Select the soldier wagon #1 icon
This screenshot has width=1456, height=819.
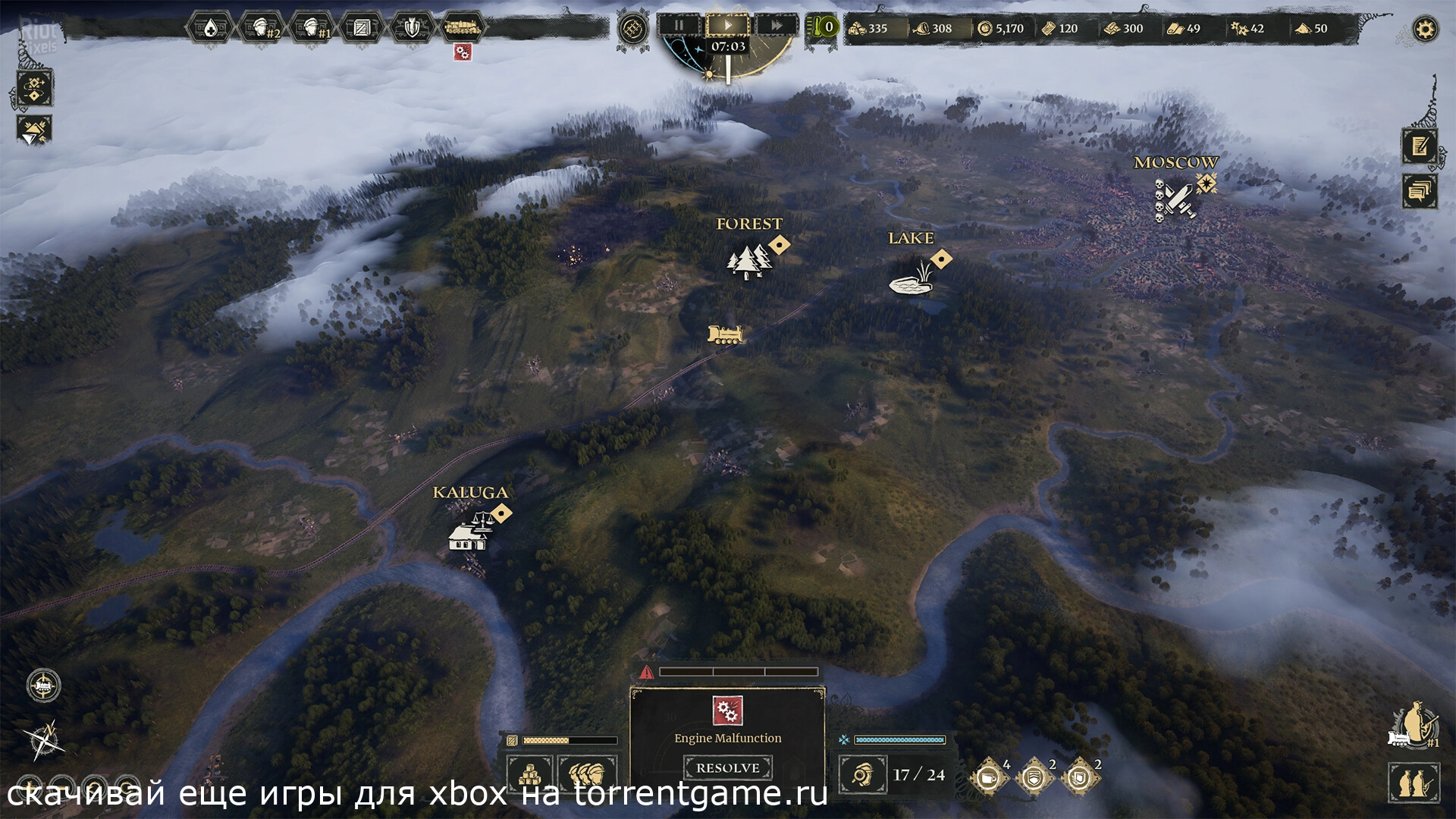point(312,28)
